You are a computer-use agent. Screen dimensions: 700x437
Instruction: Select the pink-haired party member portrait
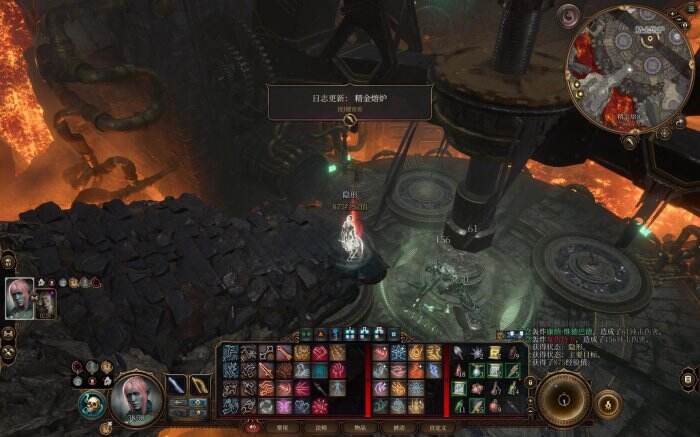[x=19, y=298]
